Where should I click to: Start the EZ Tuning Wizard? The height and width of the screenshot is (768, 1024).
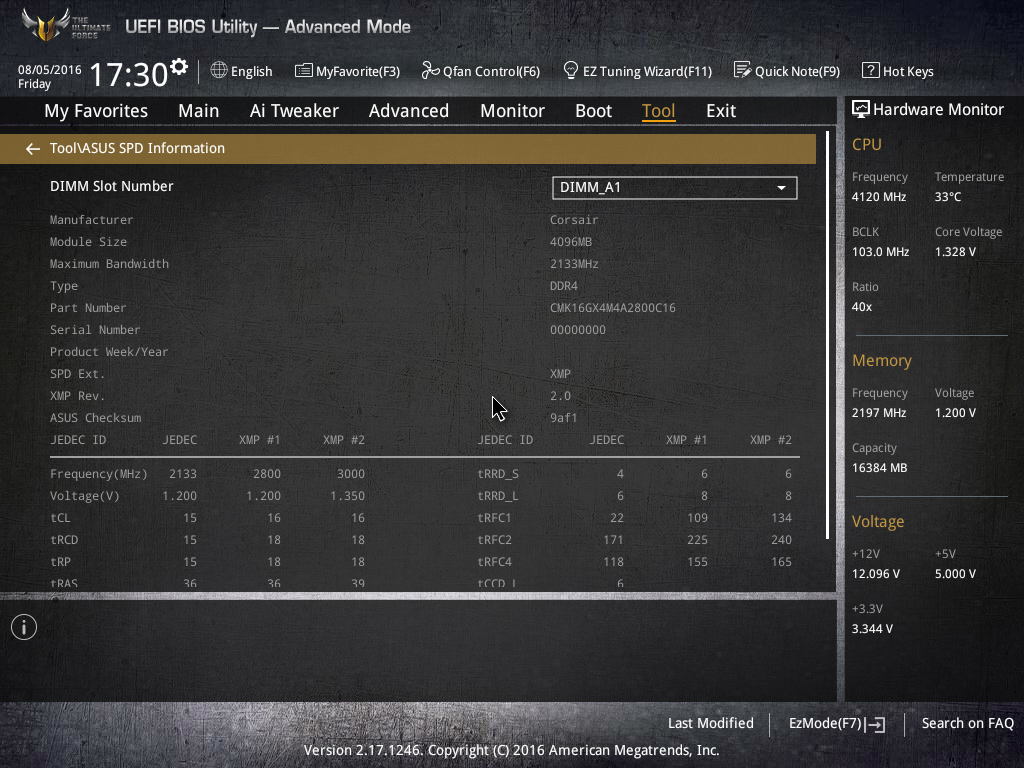(637, 71)
